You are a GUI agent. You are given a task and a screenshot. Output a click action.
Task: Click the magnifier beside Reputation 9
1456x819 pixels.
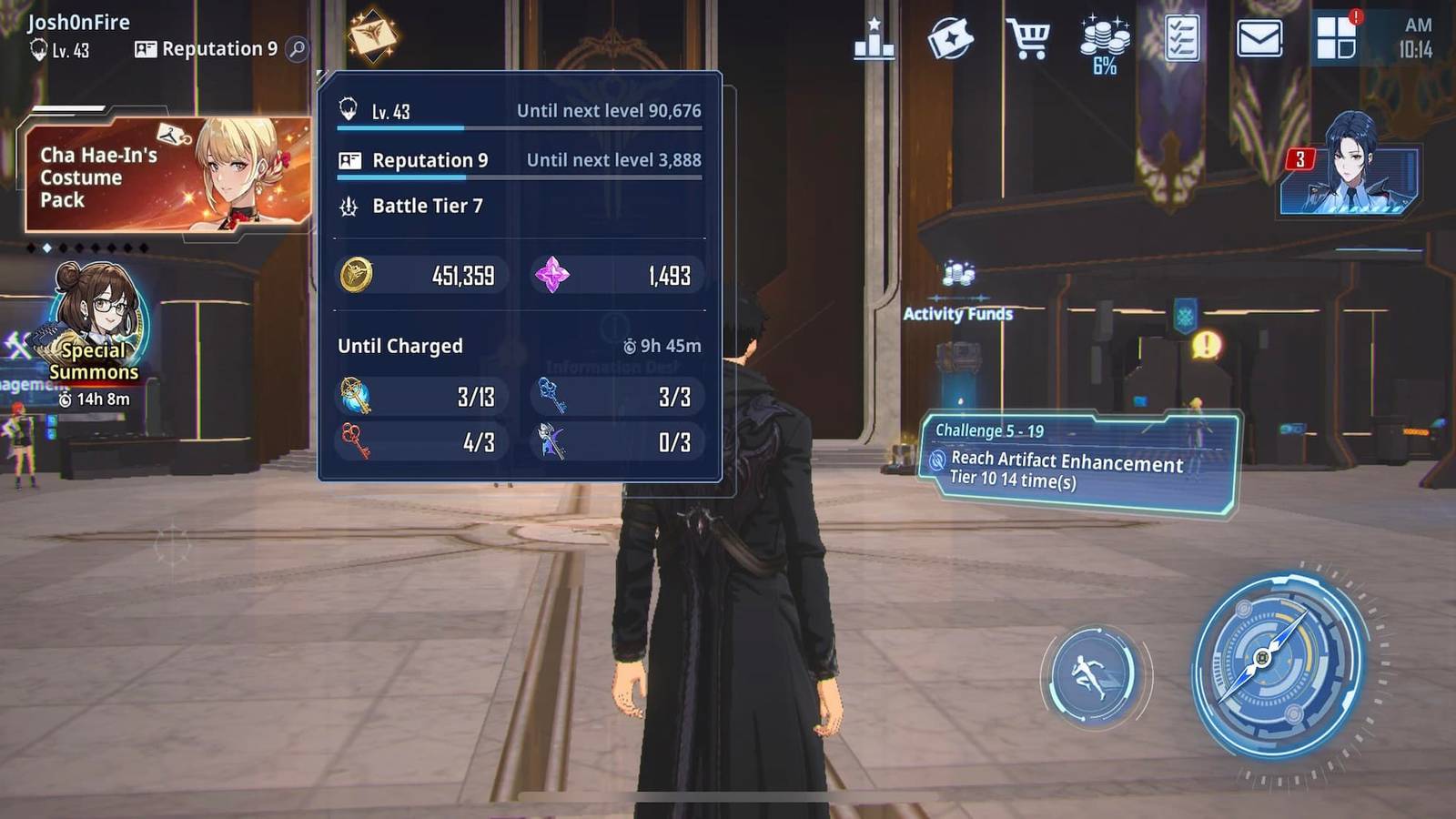(x=298, y=49)
